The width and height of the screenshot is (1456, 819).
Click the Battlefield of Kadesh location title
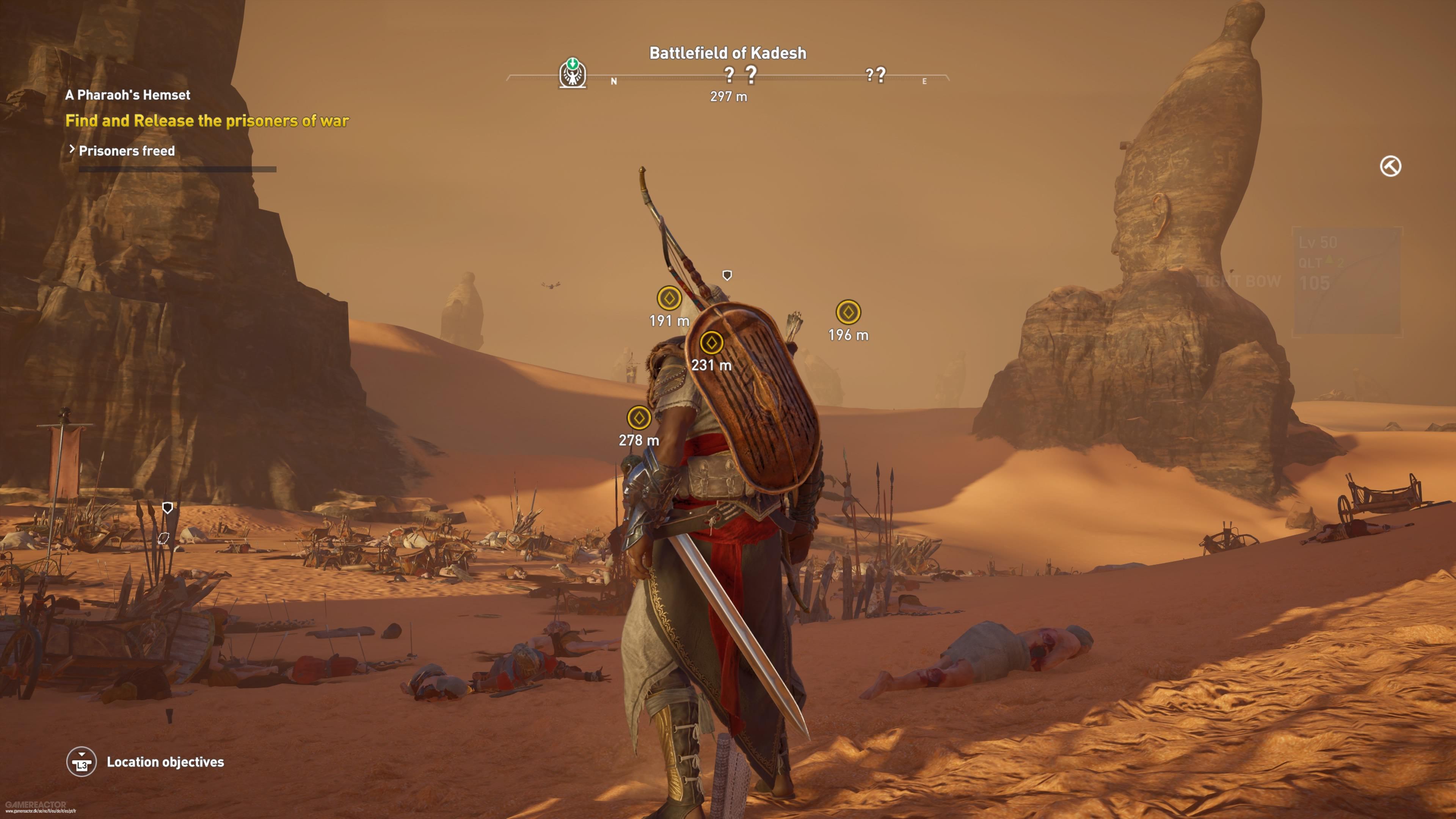728,53
